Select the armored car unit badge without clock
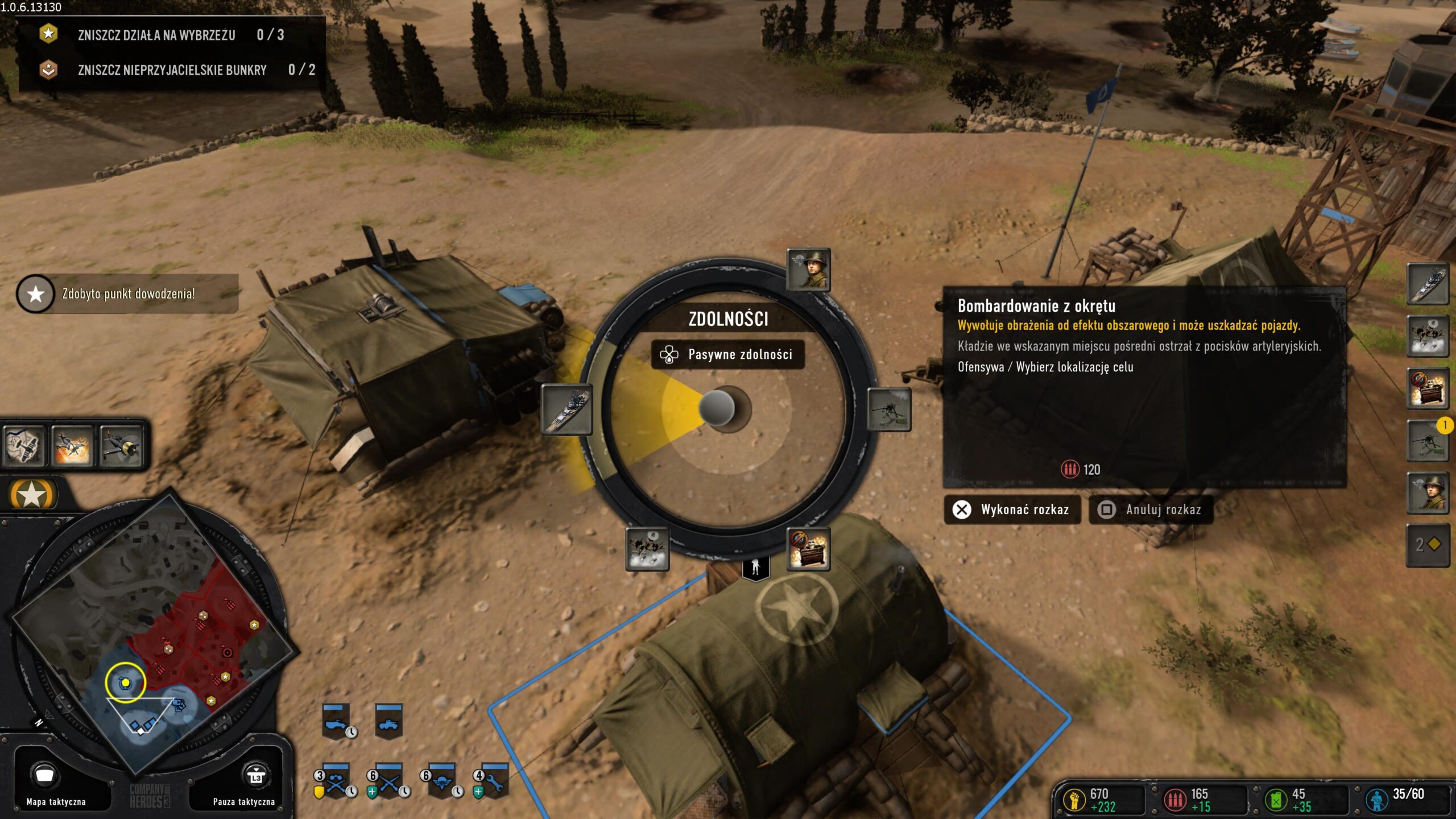The image size is (1456, 819). 389,722
